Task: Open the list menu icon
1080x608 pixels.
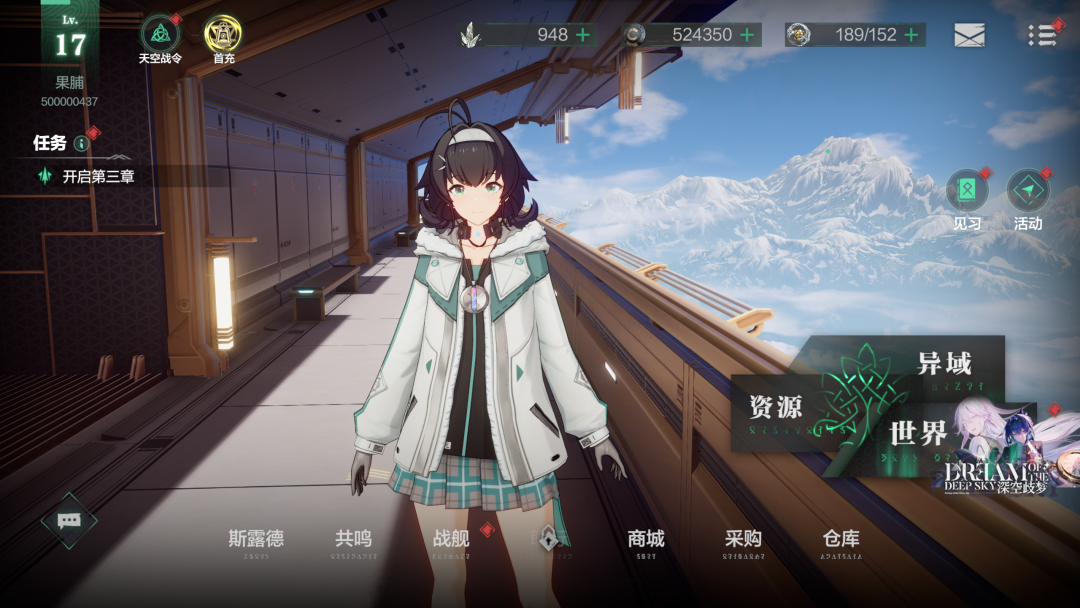Action: (x=1042, y=35)
